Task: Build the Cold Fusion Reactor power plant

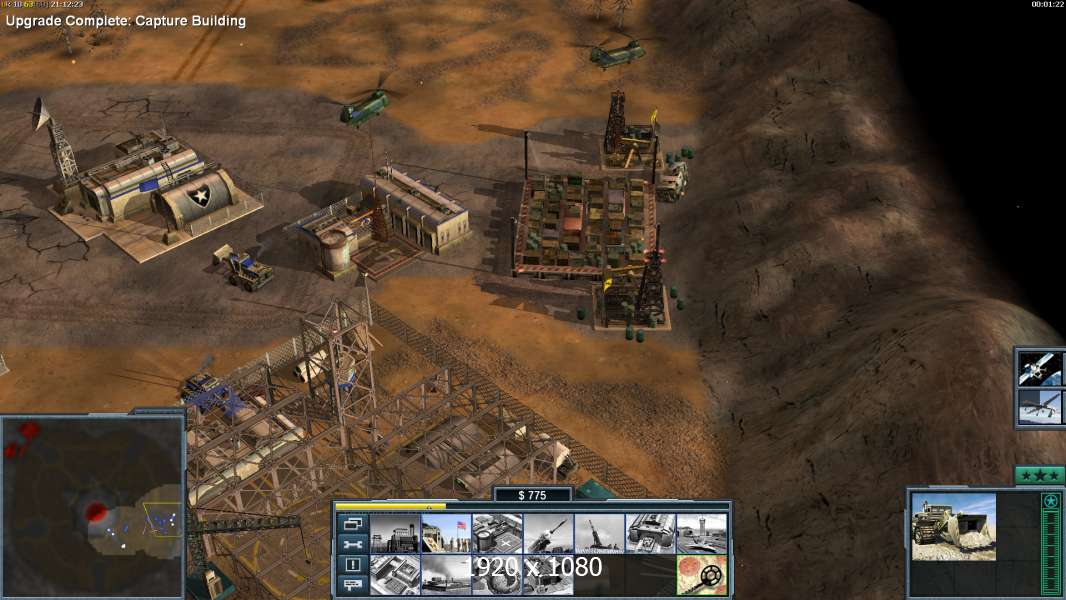Action: (x=395, y=533)
